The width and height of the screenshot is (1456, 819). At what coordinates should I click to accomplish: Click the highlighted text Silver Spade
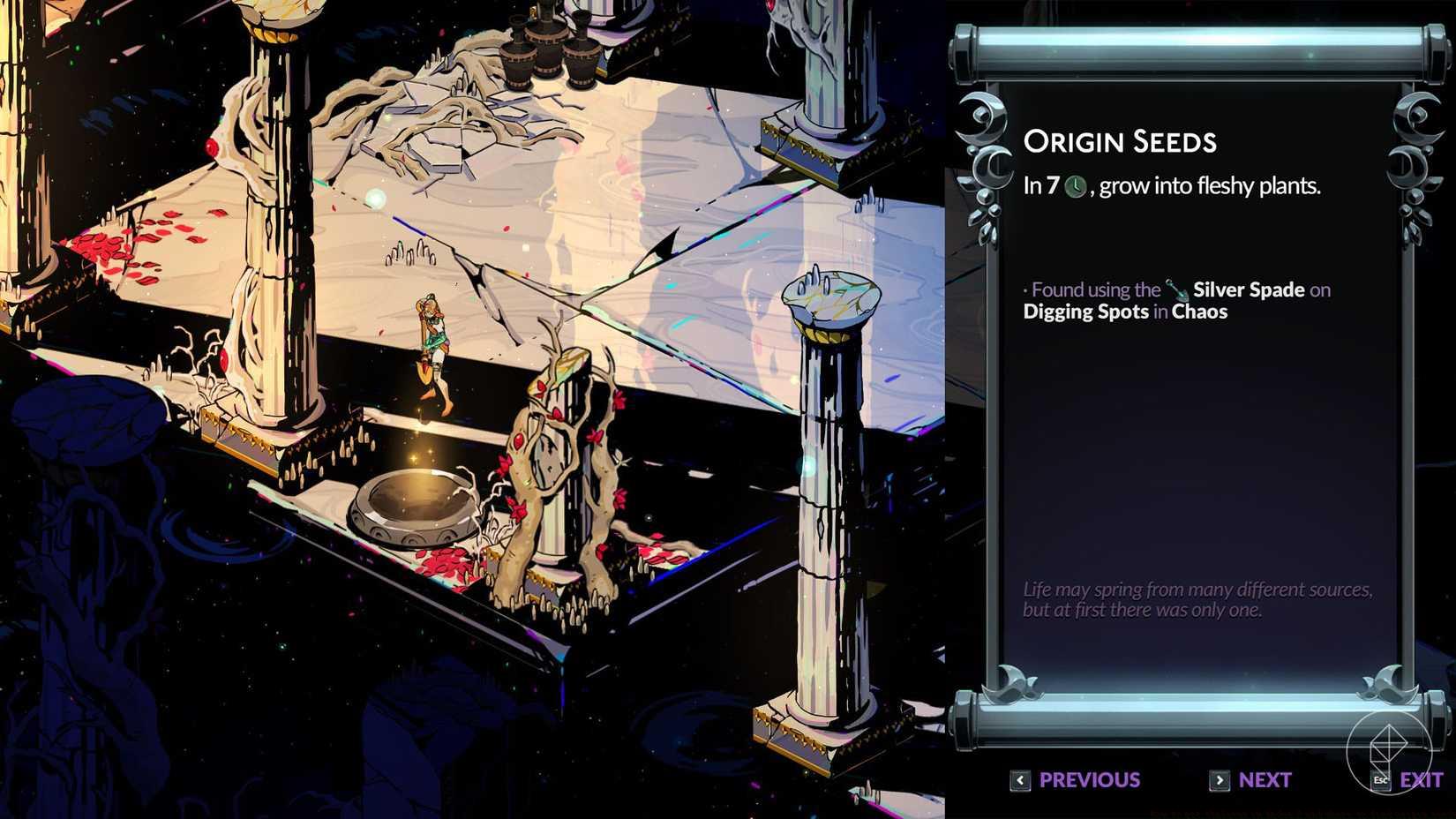(x=1248, y=289)
